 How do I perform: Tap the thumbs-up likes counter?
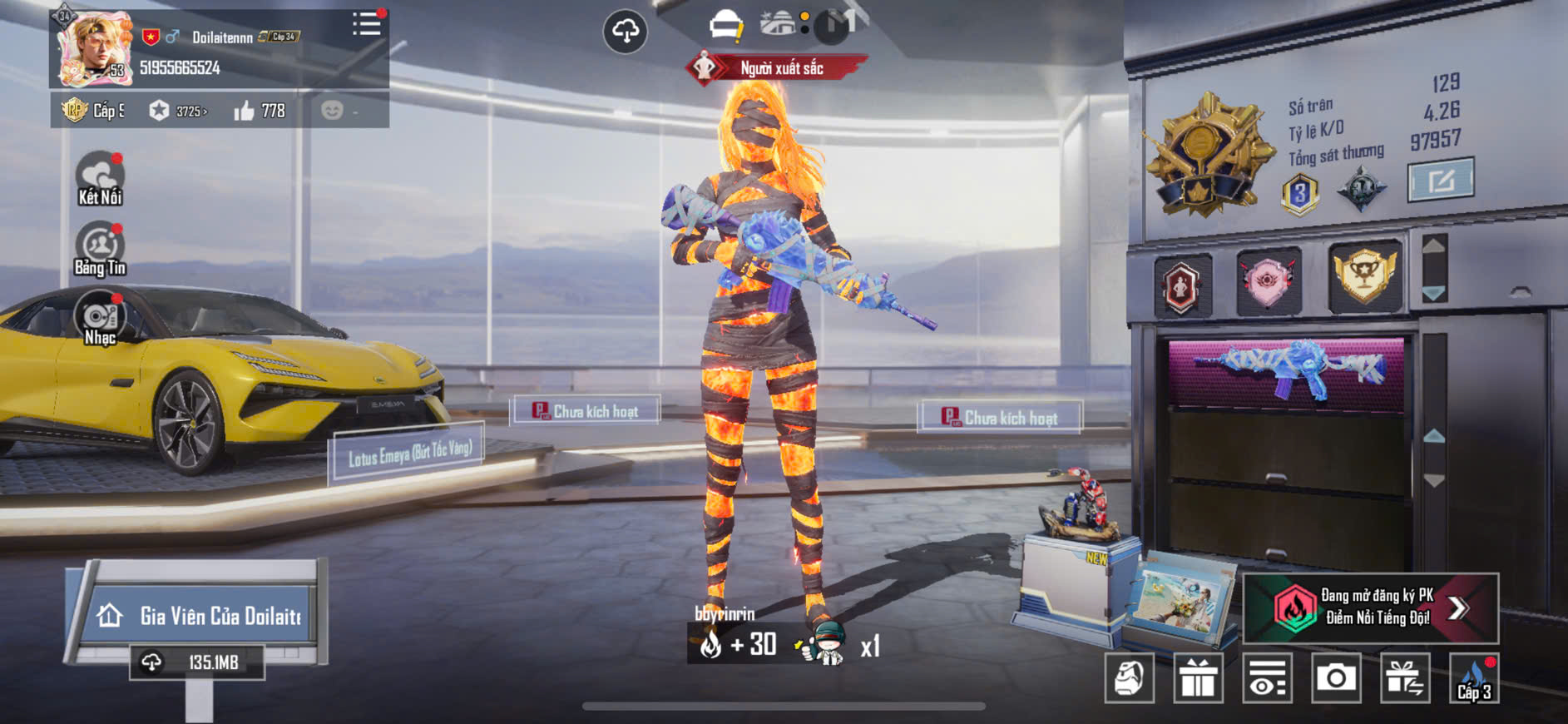point(260,111)
